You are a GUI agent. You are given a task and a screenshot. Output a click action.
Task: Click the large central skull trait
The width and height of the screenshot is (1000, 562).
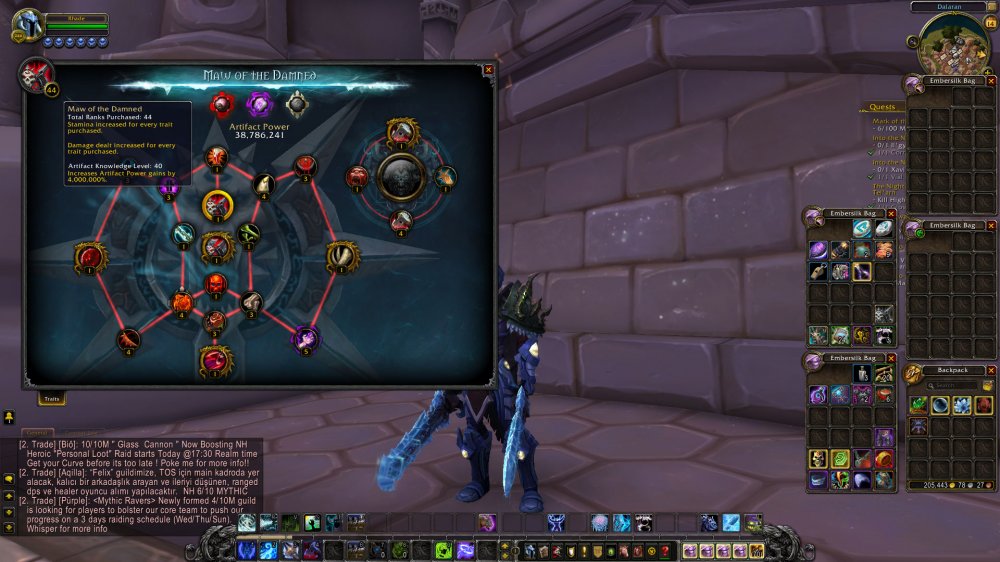[402, 177]
